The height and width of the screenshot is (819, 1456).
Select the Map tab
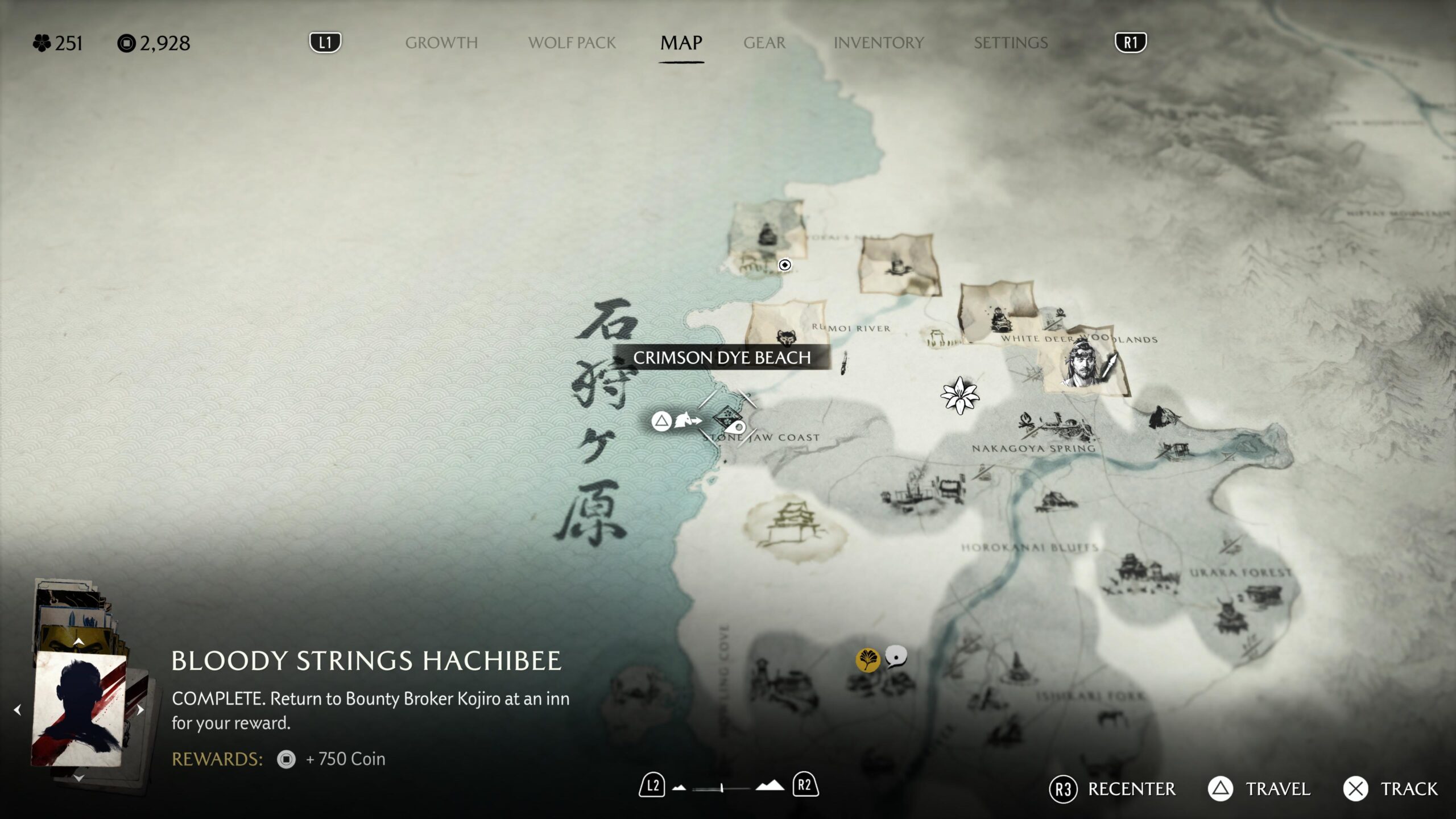(681, 43)
